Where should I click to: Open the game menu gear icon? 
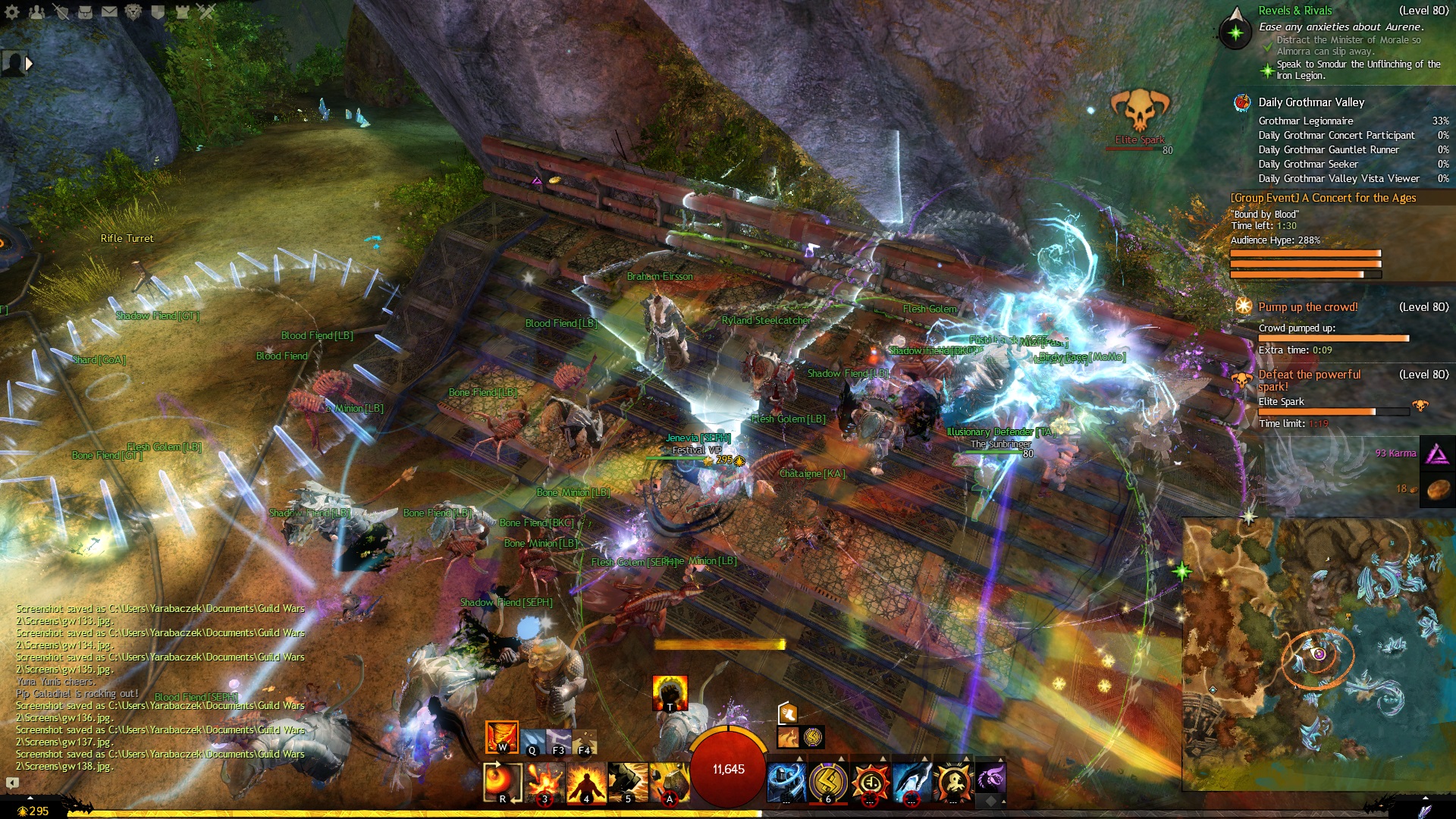pos(12,11)
